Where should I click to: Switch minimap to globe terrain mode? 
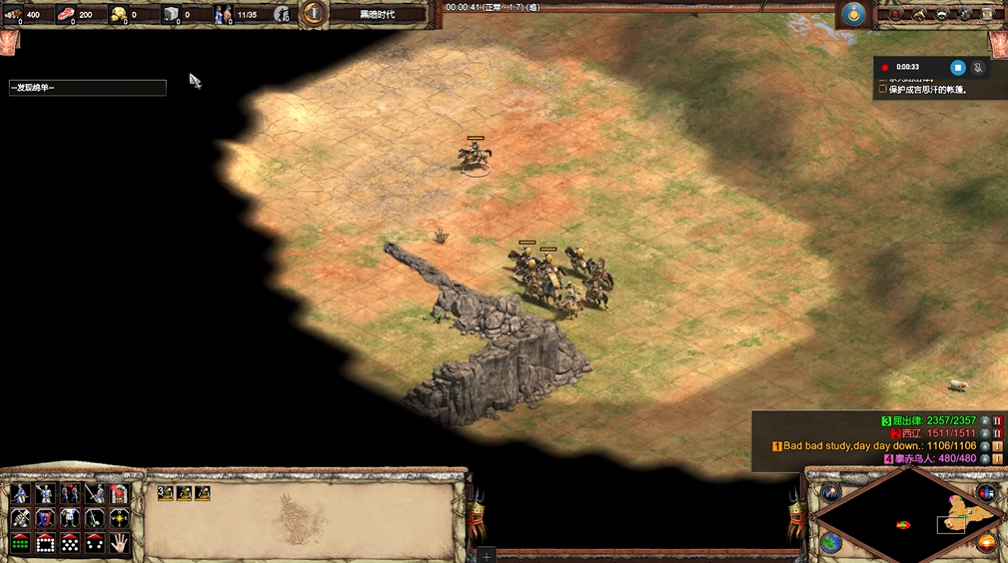(830, 543)
